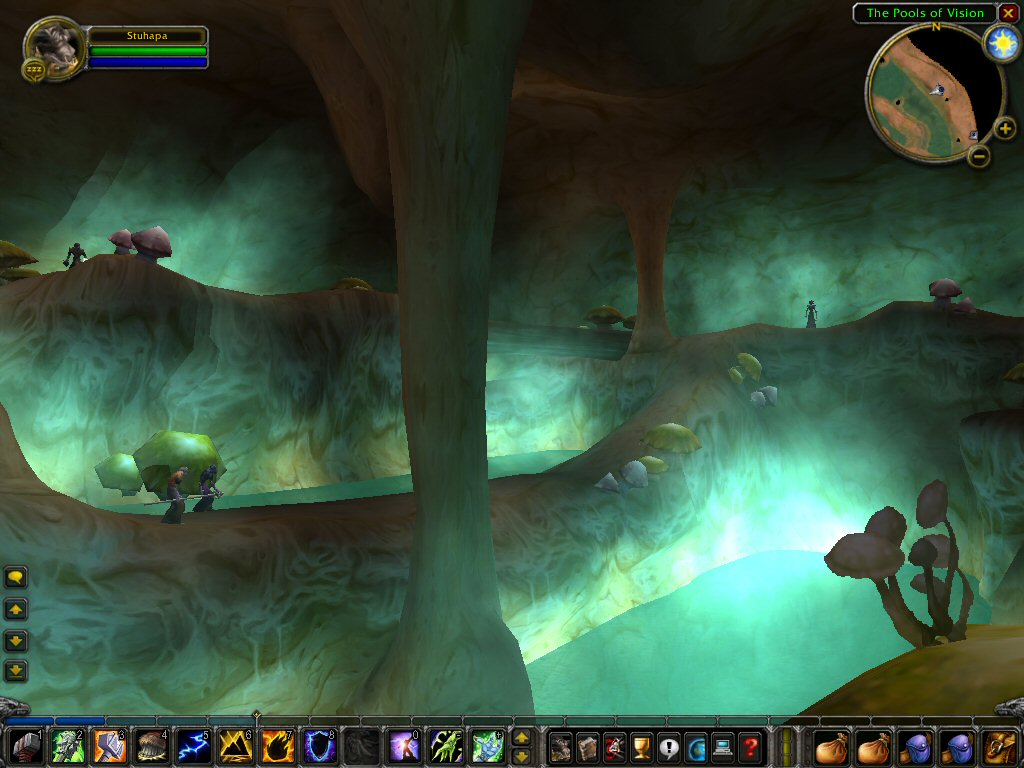Click the Stuhapa player portrait
The height and width of the screenshot is (768, 1024).
point(53,45)
